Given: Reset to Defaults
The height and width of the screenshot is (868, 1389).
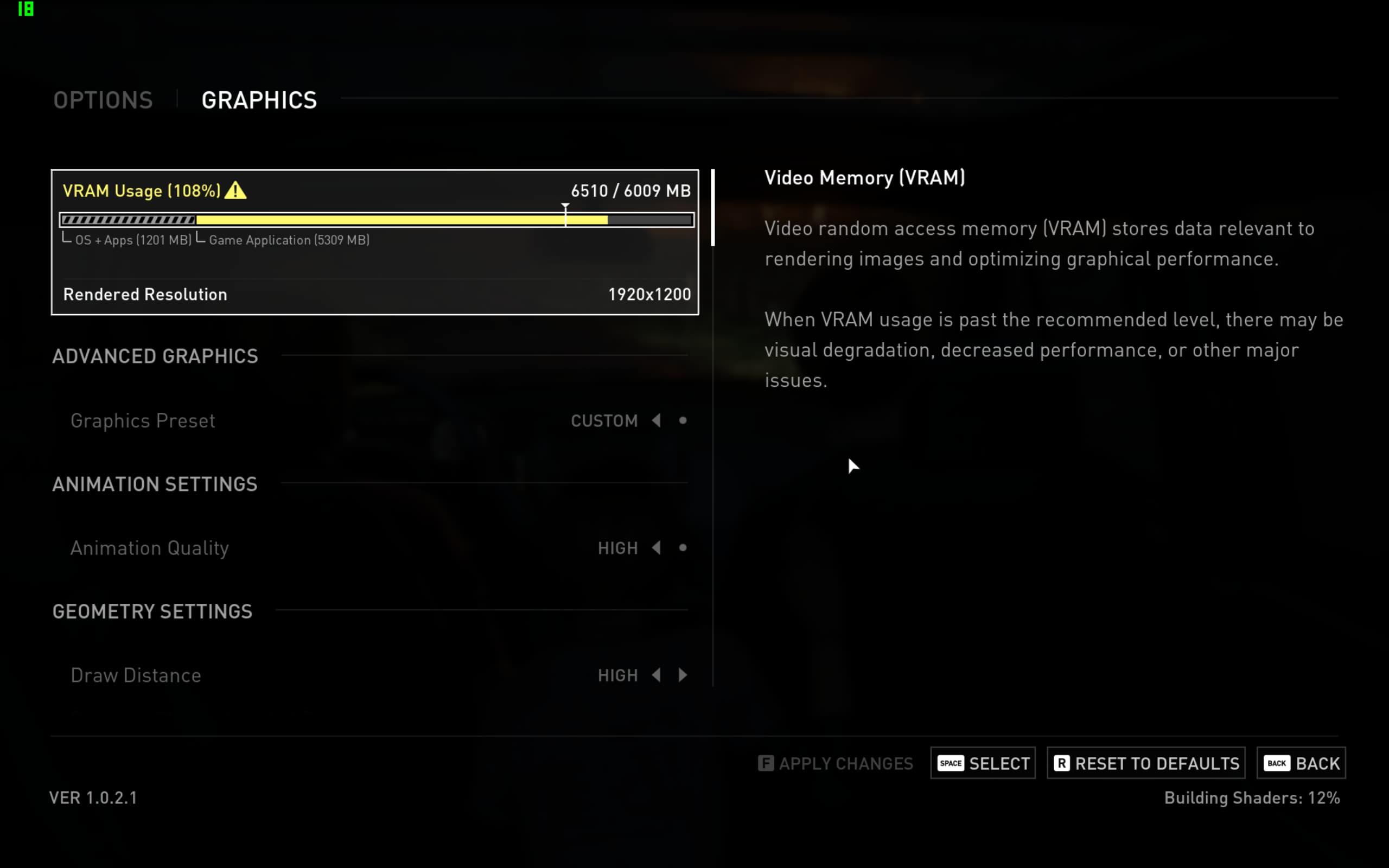Looking at the screenshot, I should pos(1145,763).
